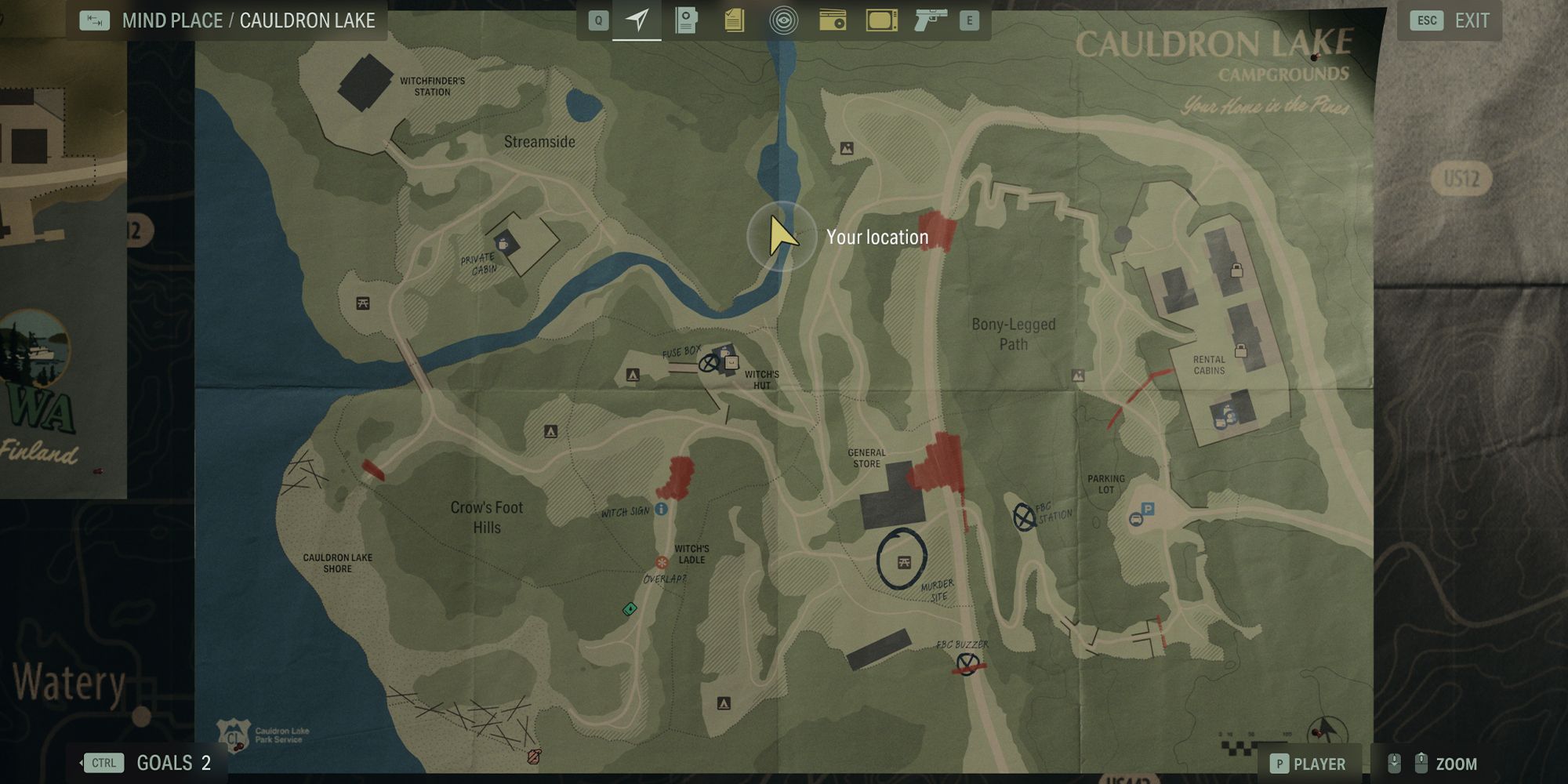Select the green diamond marker near Witch's Ladle
Image resolution: width=1568 pixels, height=784 pixels.
coord(630,608)
